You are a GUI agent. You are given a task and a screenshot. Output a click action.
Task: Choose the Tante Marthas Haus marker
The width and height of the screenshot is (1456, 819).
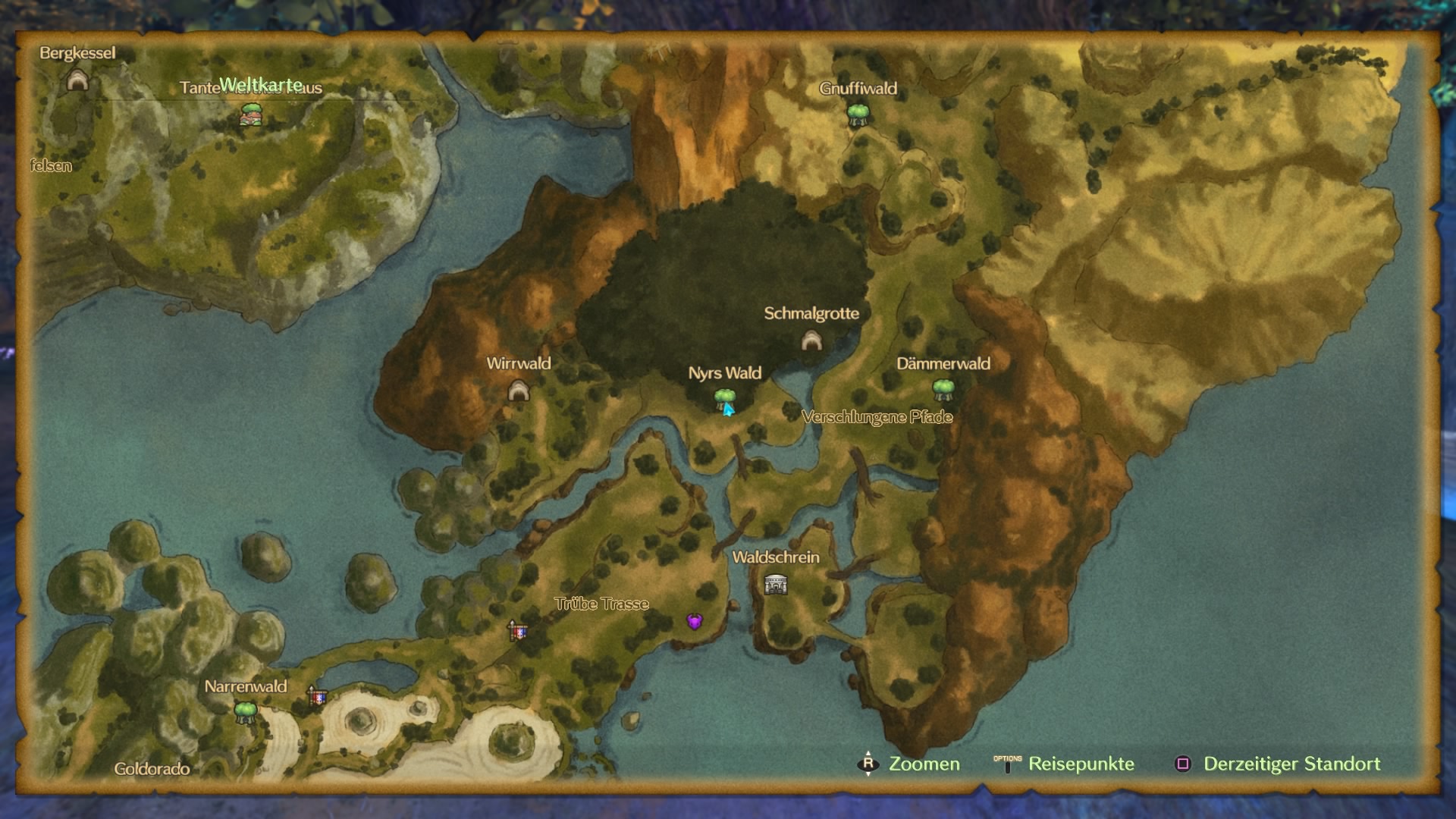coord(251,115)
